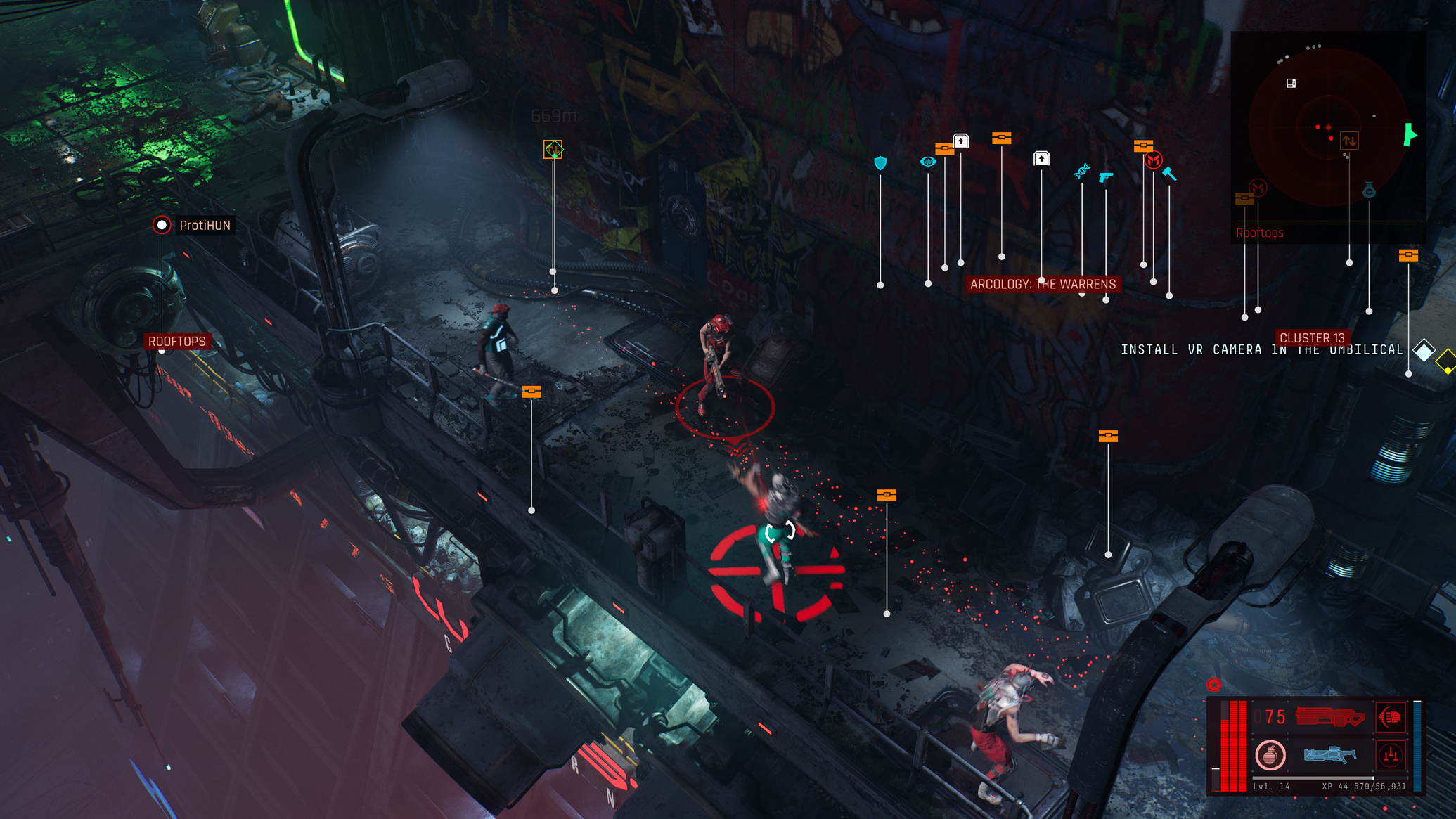Viewport: 1456px width, 819px height.
Task: Click the green diamond waypoint marker
Action: 553,149
